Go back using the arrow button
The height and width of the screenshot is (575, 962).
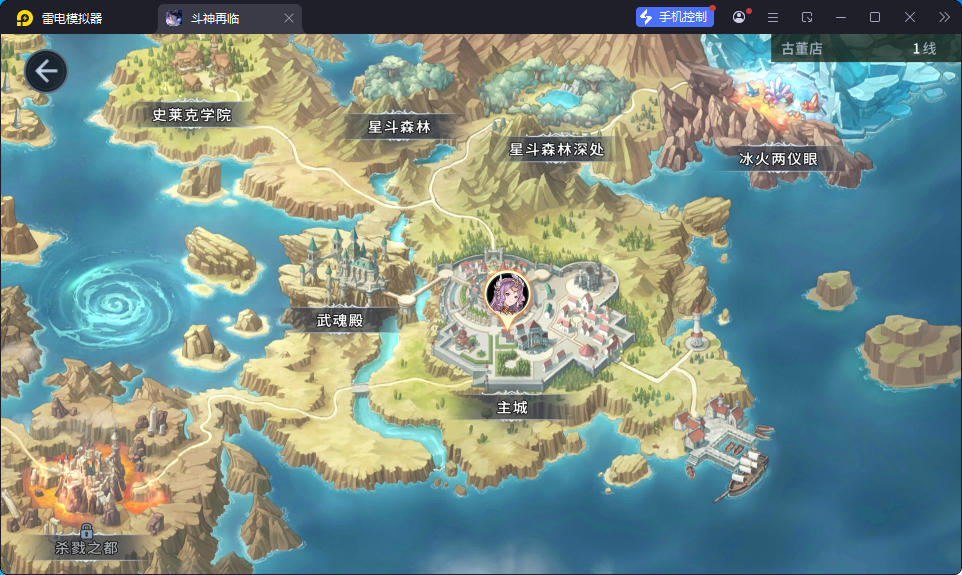(x=46, y=72)
